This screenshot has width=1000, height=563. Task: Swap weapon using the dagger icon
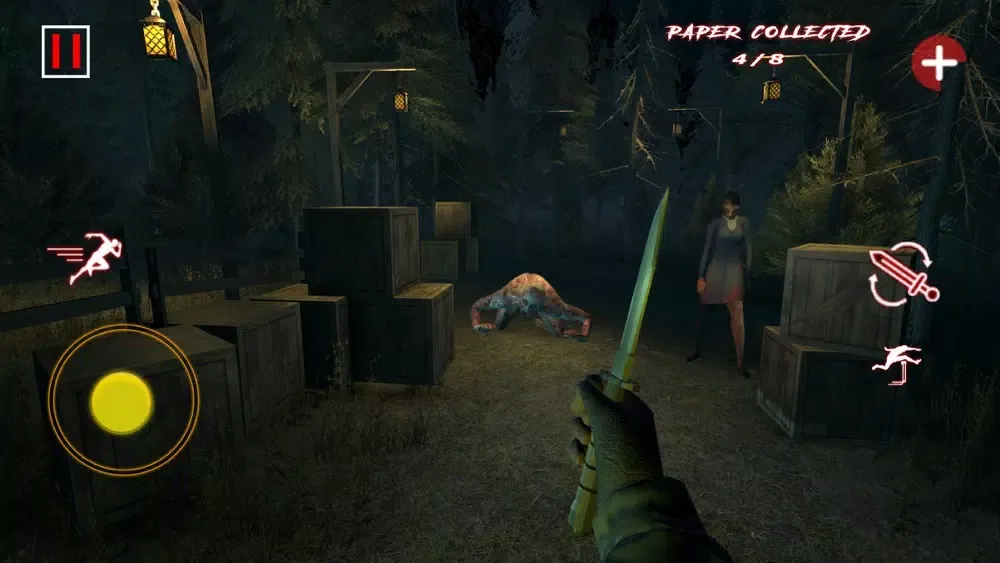tap(902, 273)
